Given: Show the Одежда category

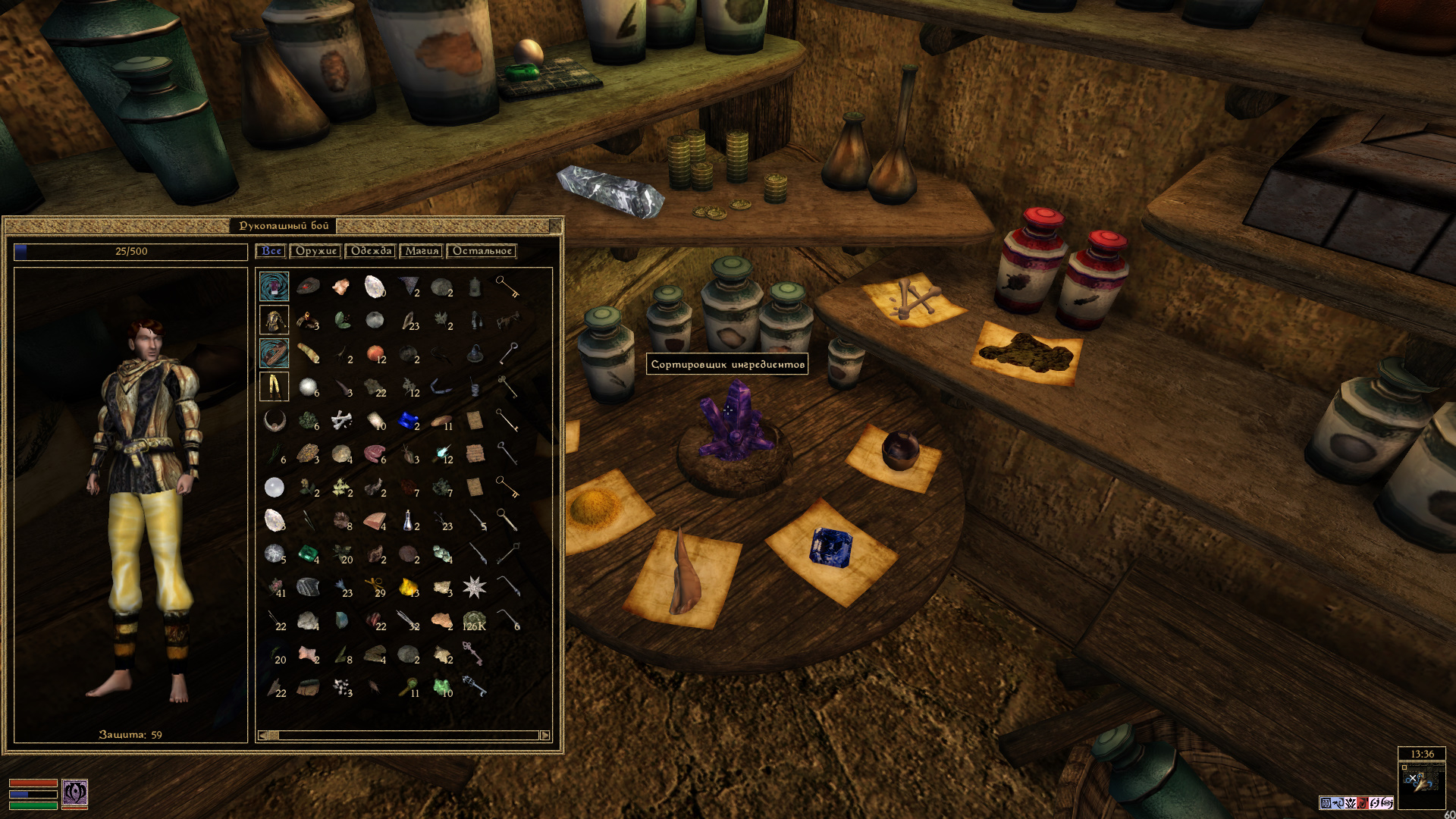Looking at the screenshot, I should pyautogui.click(x=371, y=251).
